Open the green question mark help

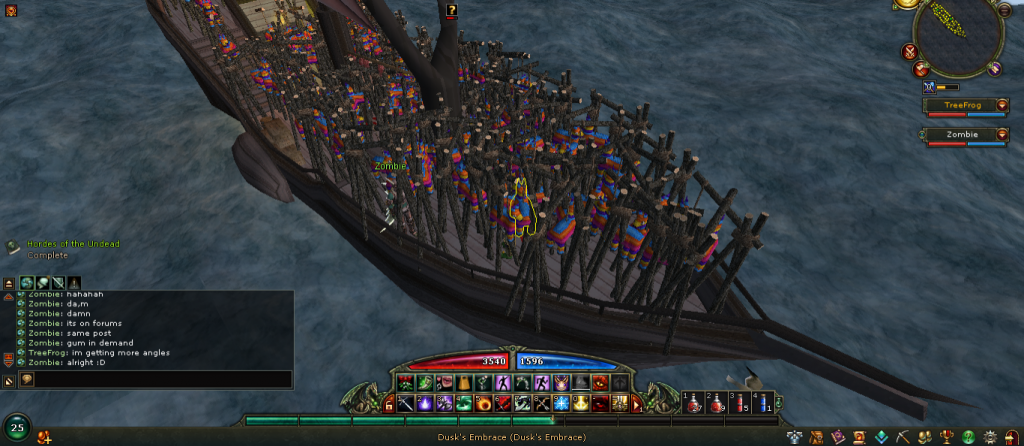968,437
